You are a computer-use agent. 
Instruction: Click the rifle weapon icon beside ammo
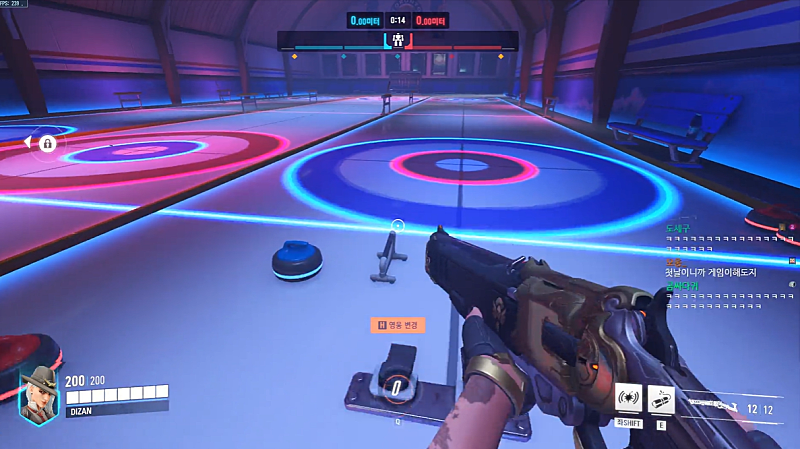coord(715,403)
